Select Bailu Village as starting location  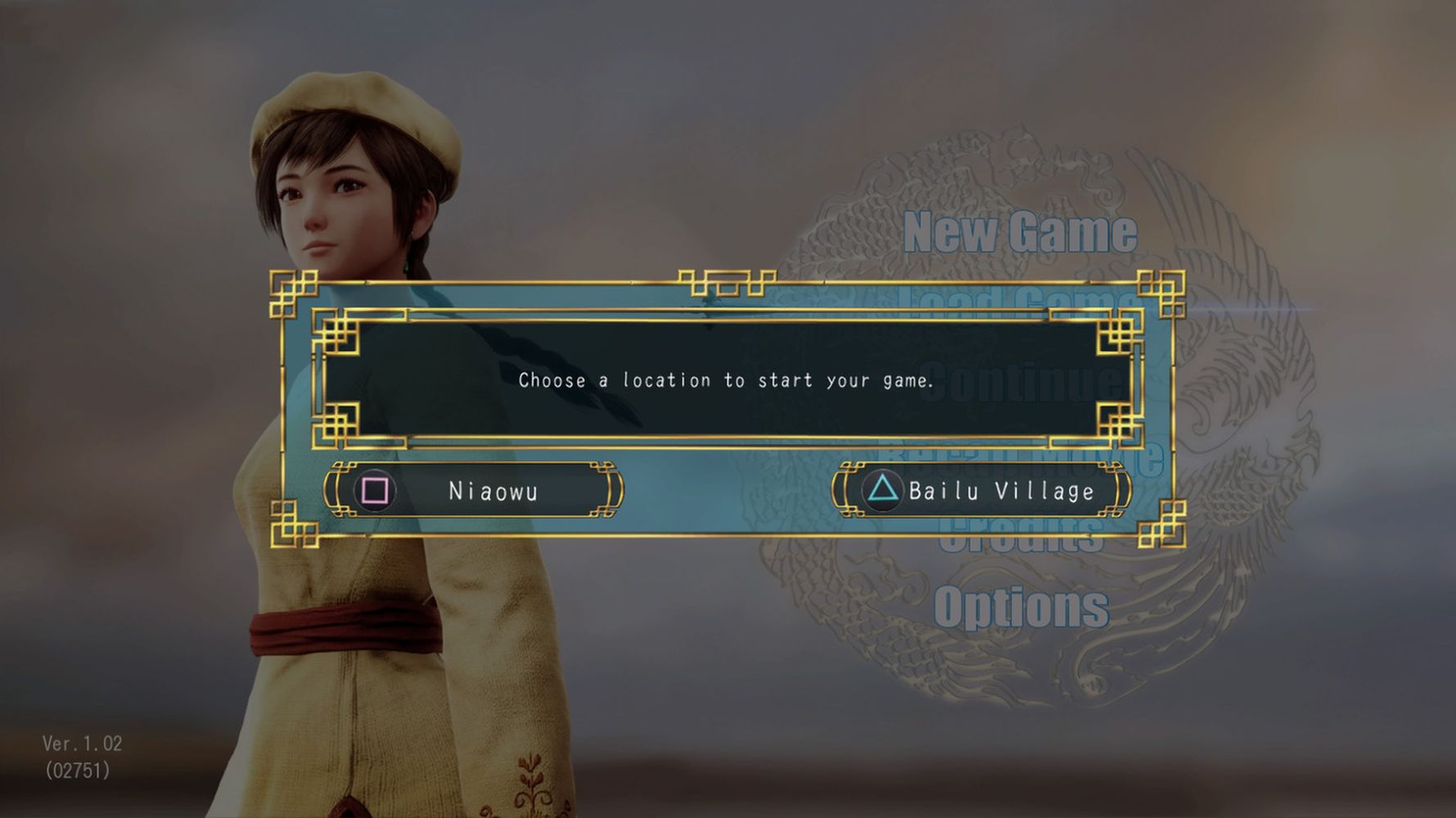(982, 491)
